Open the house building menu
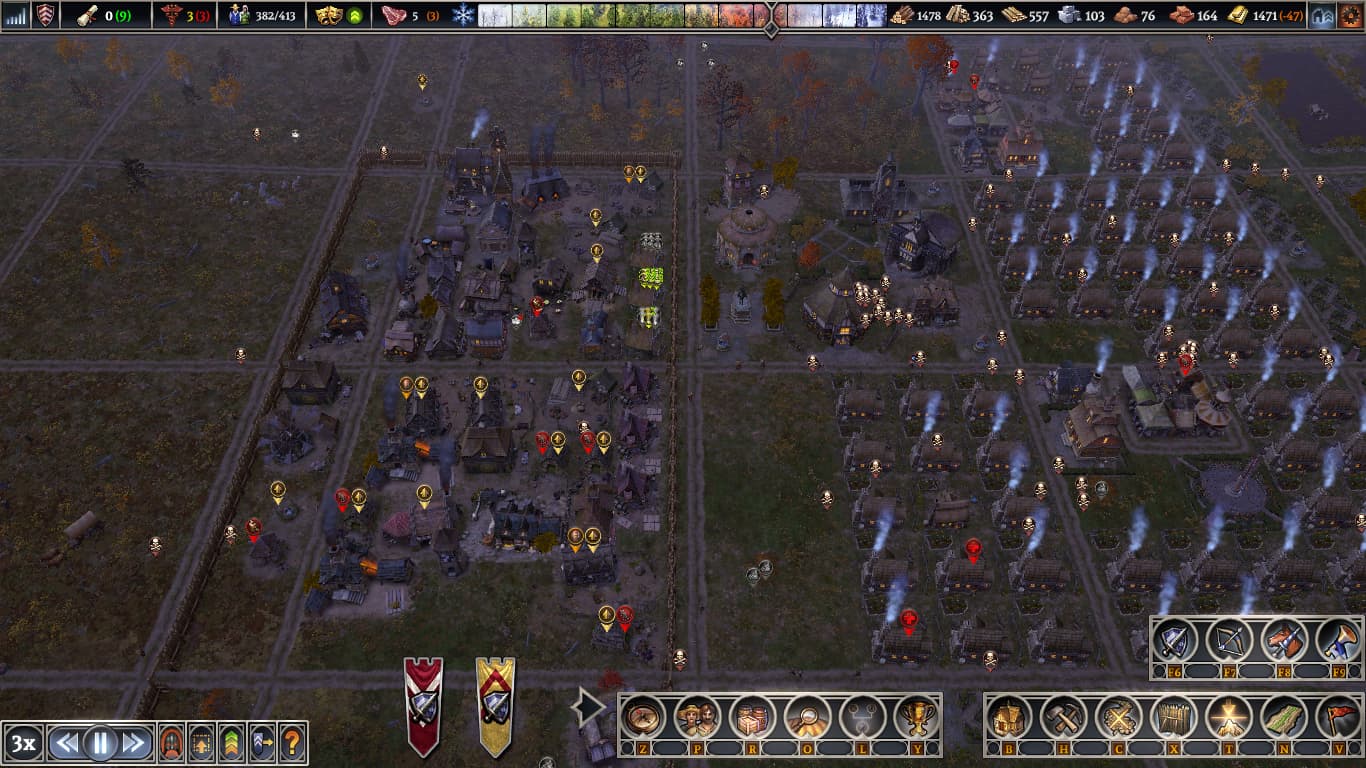Image resolution: width=1366 pixels, height=768 pixels. click(x=1010, y=717)
